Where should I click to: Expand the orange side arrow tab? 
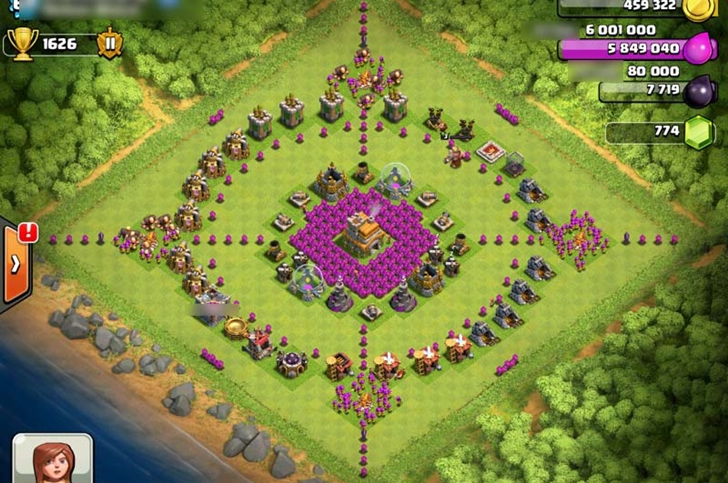click(17, 264)
